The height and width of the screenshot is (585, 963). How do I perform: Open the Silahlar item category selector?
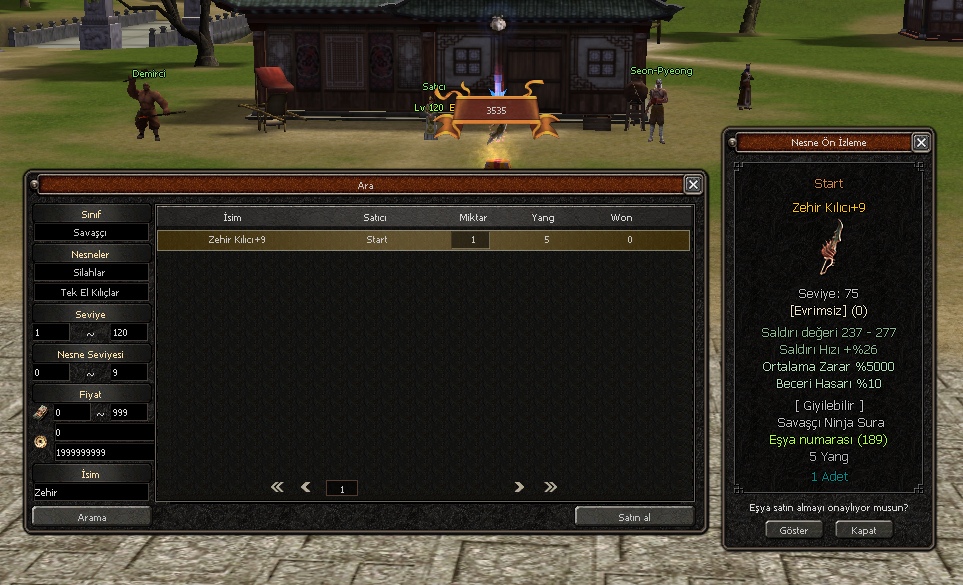pyautogui.click(x=91, y=272)
